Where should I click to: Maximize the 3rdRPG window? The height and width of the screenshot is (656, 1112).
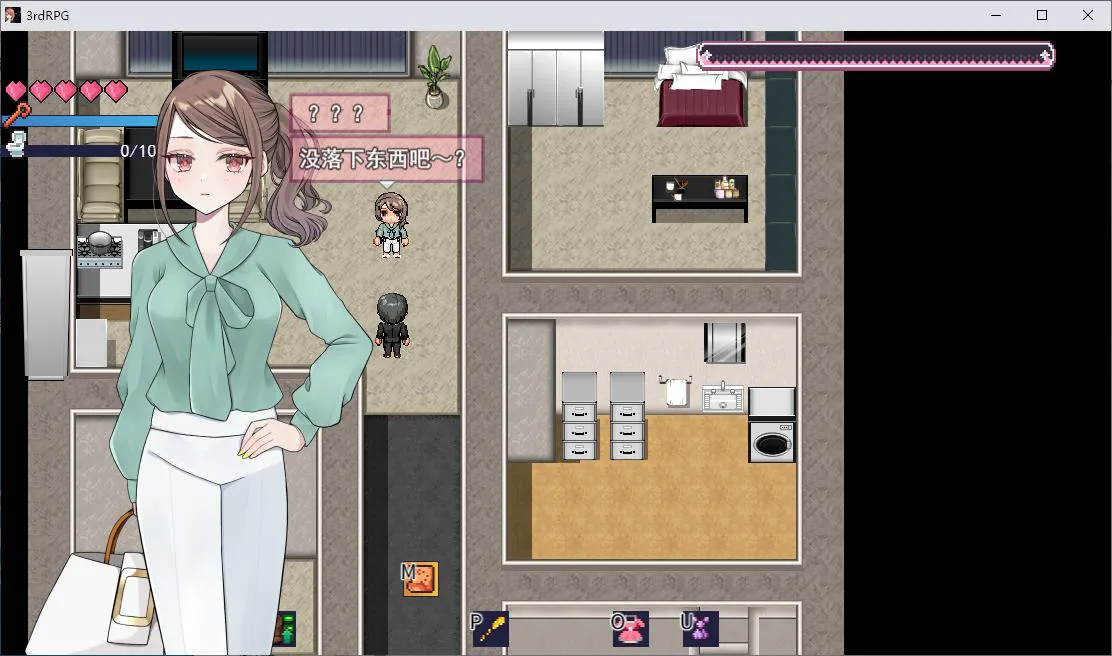[x=1042, y=15]
